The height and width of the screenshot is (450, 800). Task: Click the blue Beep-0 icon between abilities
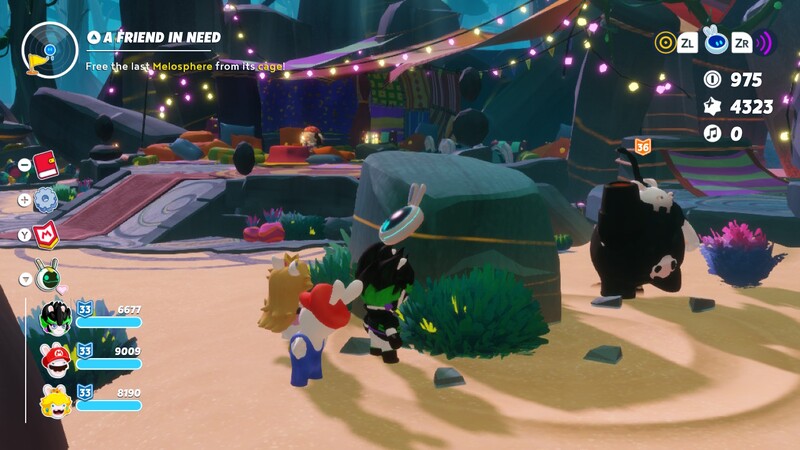pos(714,41)
